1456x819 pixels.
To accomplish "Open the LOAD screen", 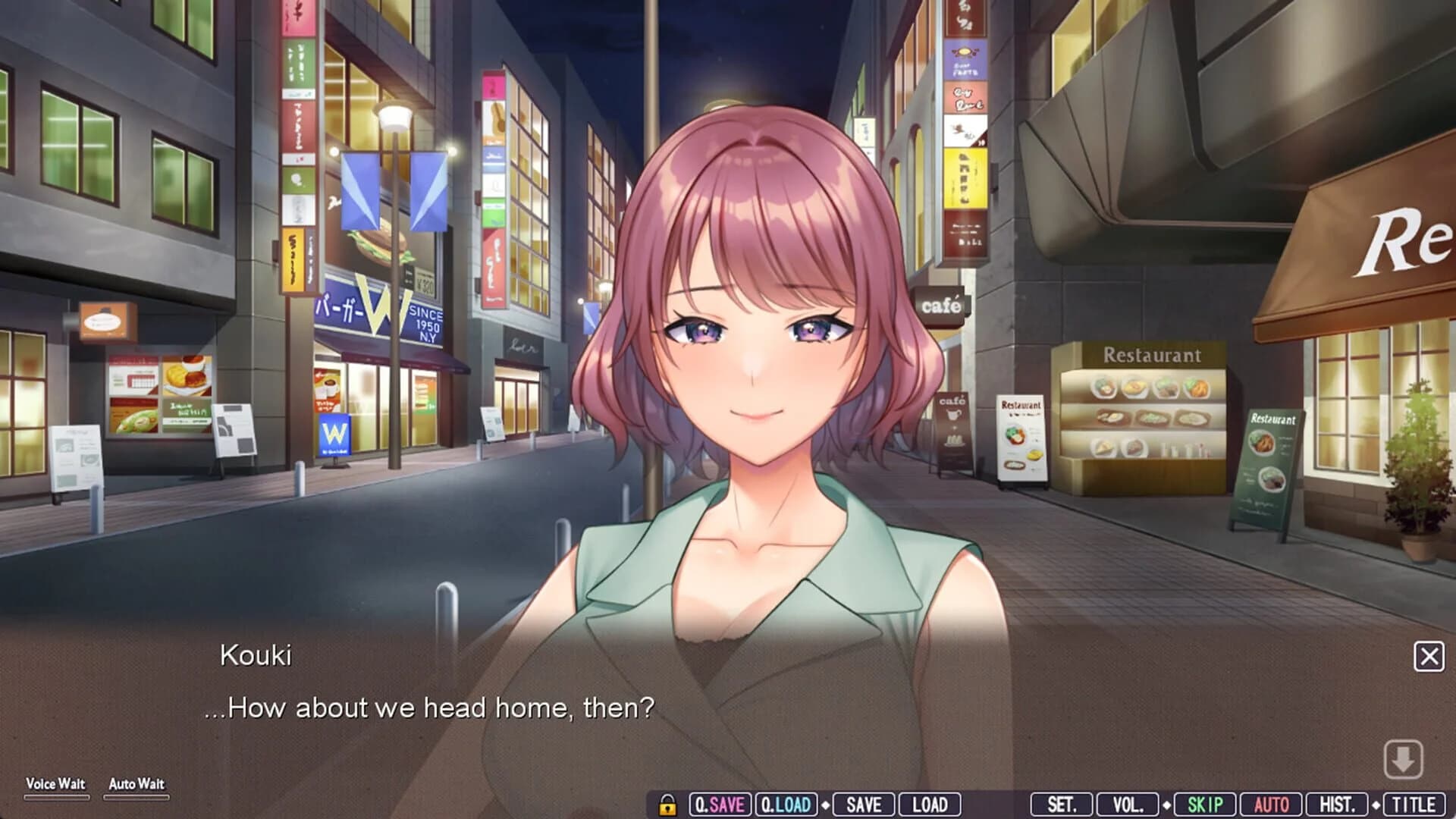I will point(929,804).
